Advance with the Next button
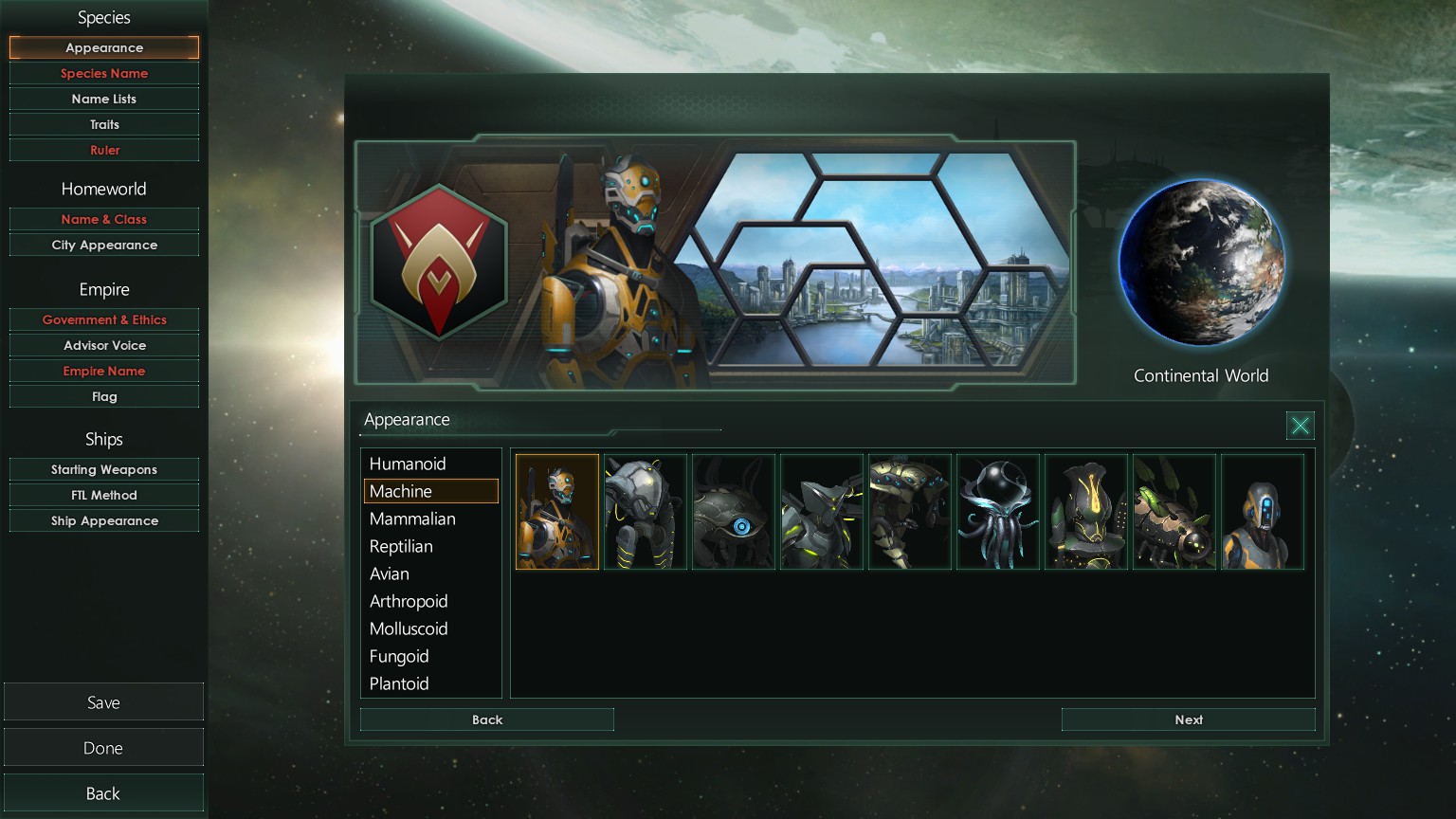 1188,719
